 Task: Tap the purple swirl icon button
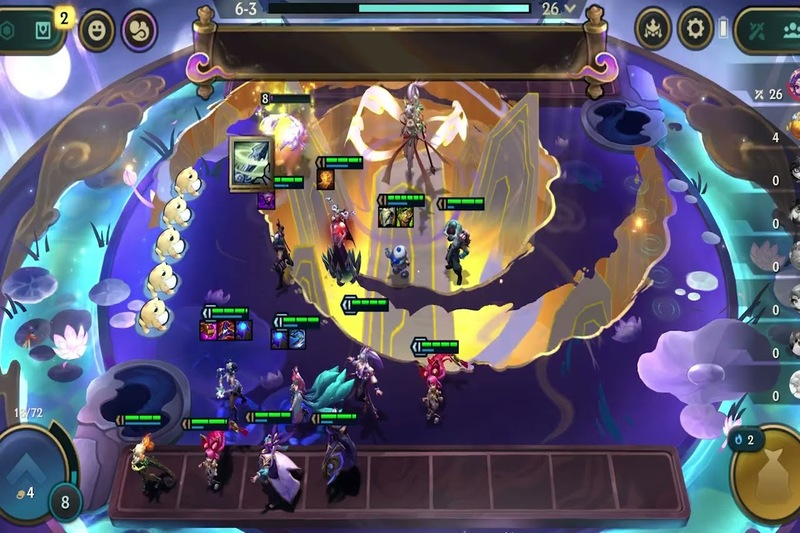(x=139, y=30)
